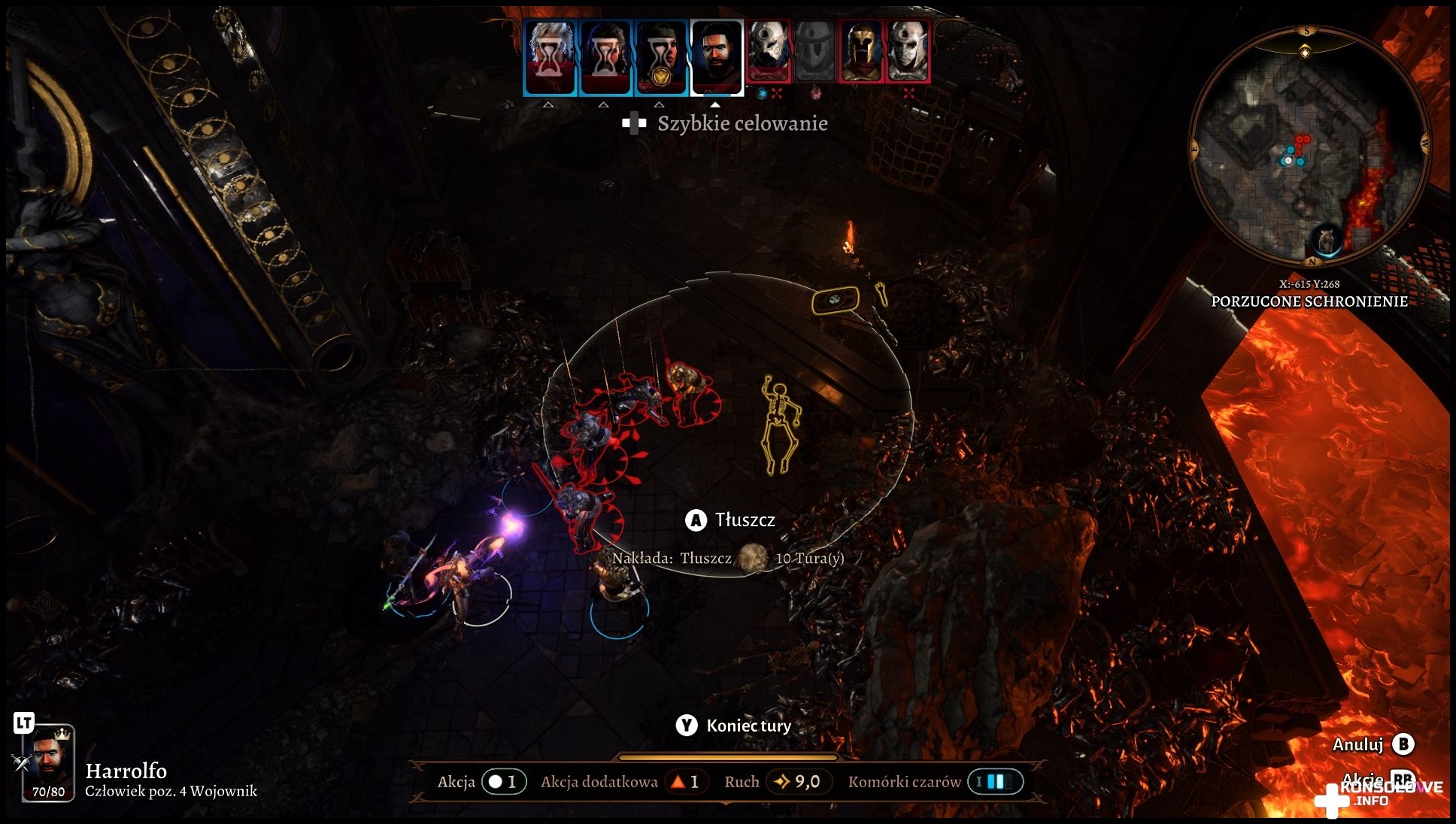
Task: Select the white-haired ally's turn order portrait
Action: tap(550, 57)
